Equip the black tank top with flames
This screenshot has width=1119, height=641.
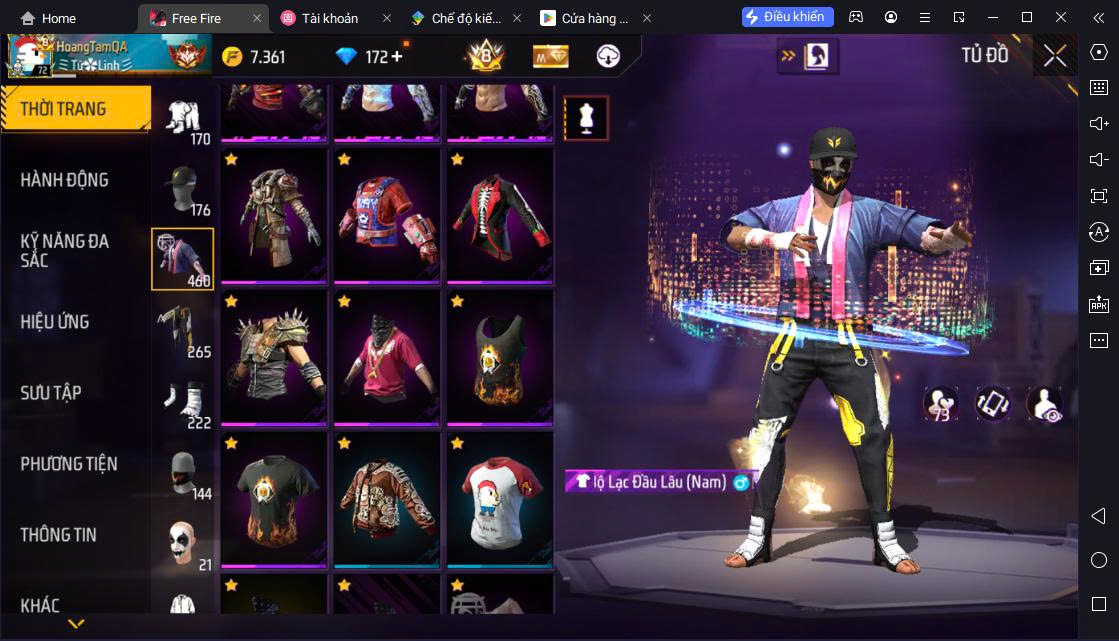[x=500, y=356]
